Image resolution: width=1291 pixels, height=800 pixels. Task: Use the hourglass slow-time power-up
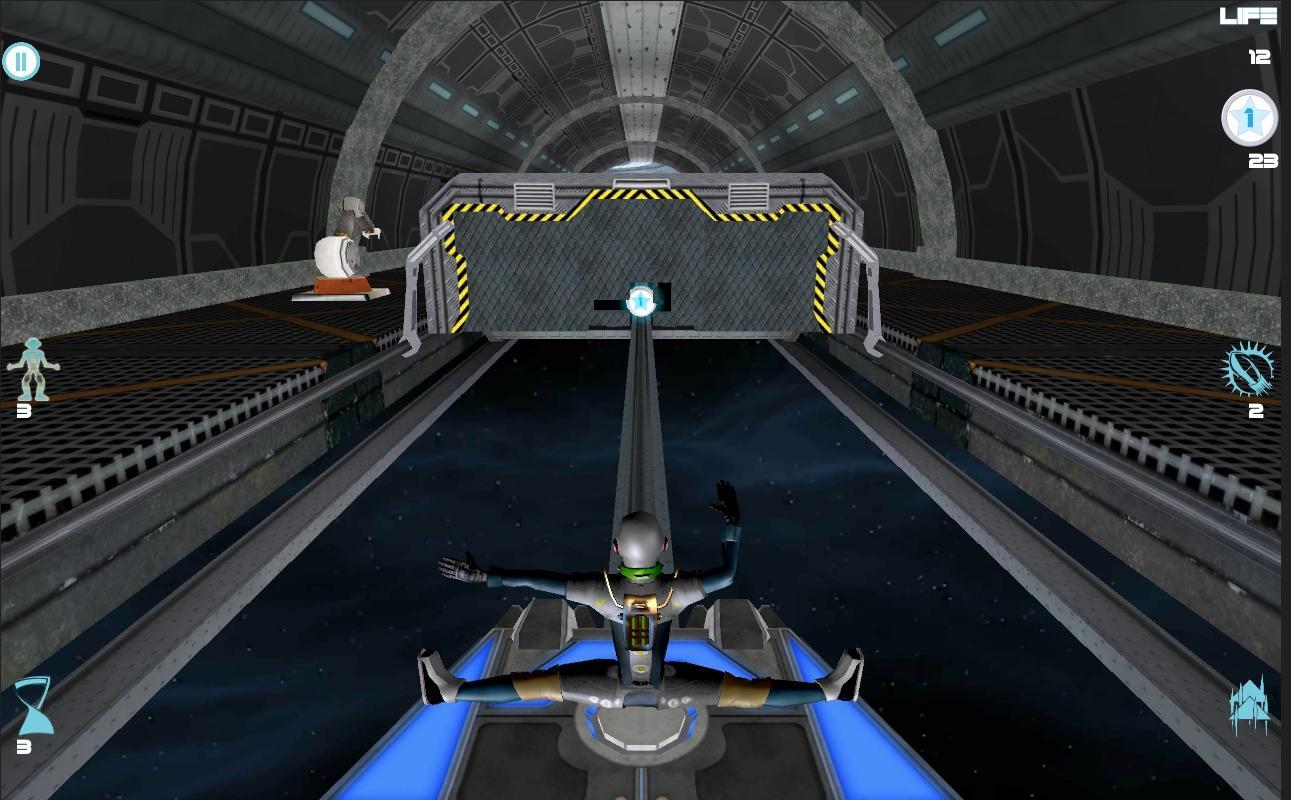[x=32, y=705]
